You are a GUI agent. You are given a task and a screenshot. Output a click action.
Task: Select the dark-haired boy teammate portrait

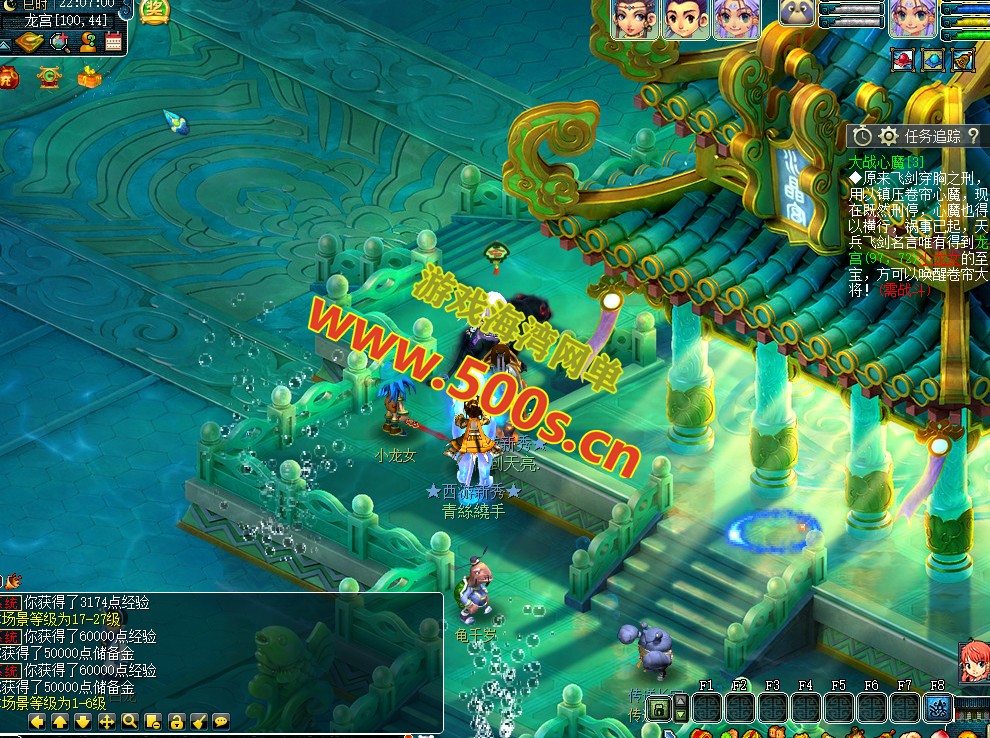[x=685, y=19]
